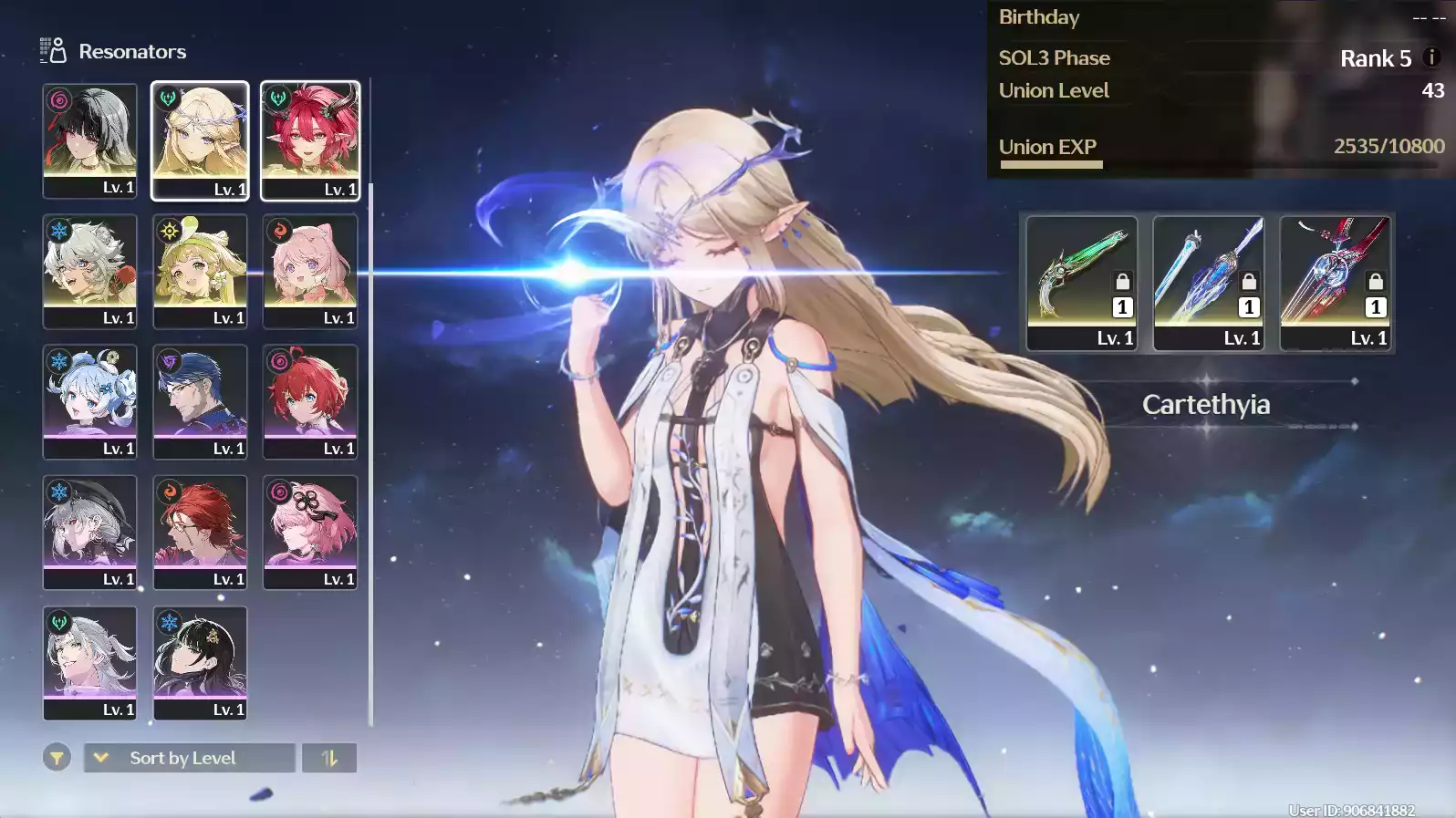
Task: Toggle the sort order arrows button
Action: [329, 758]
